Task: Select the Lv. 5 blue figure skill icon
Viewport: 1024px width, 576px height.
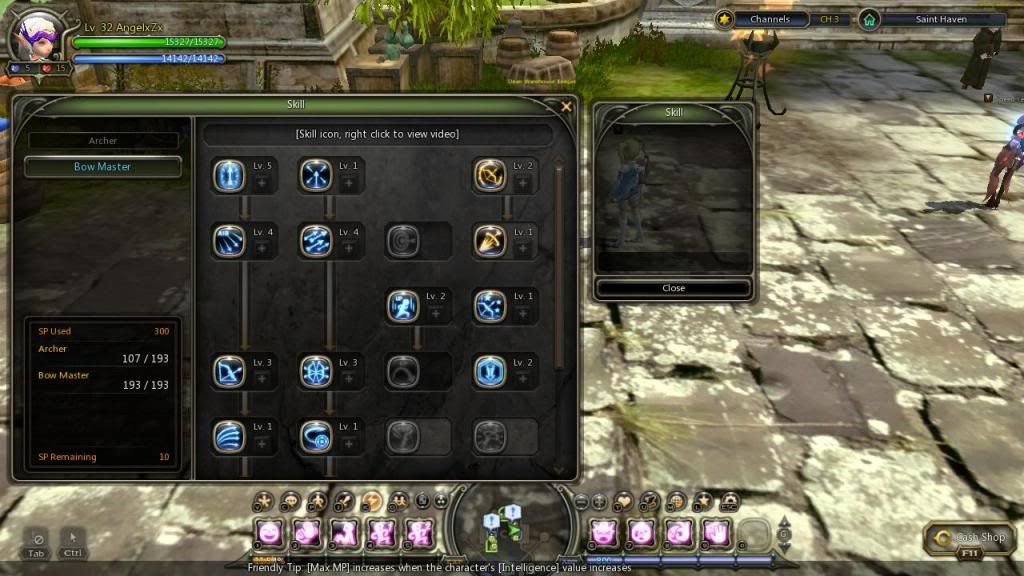Action: [229, 176]
